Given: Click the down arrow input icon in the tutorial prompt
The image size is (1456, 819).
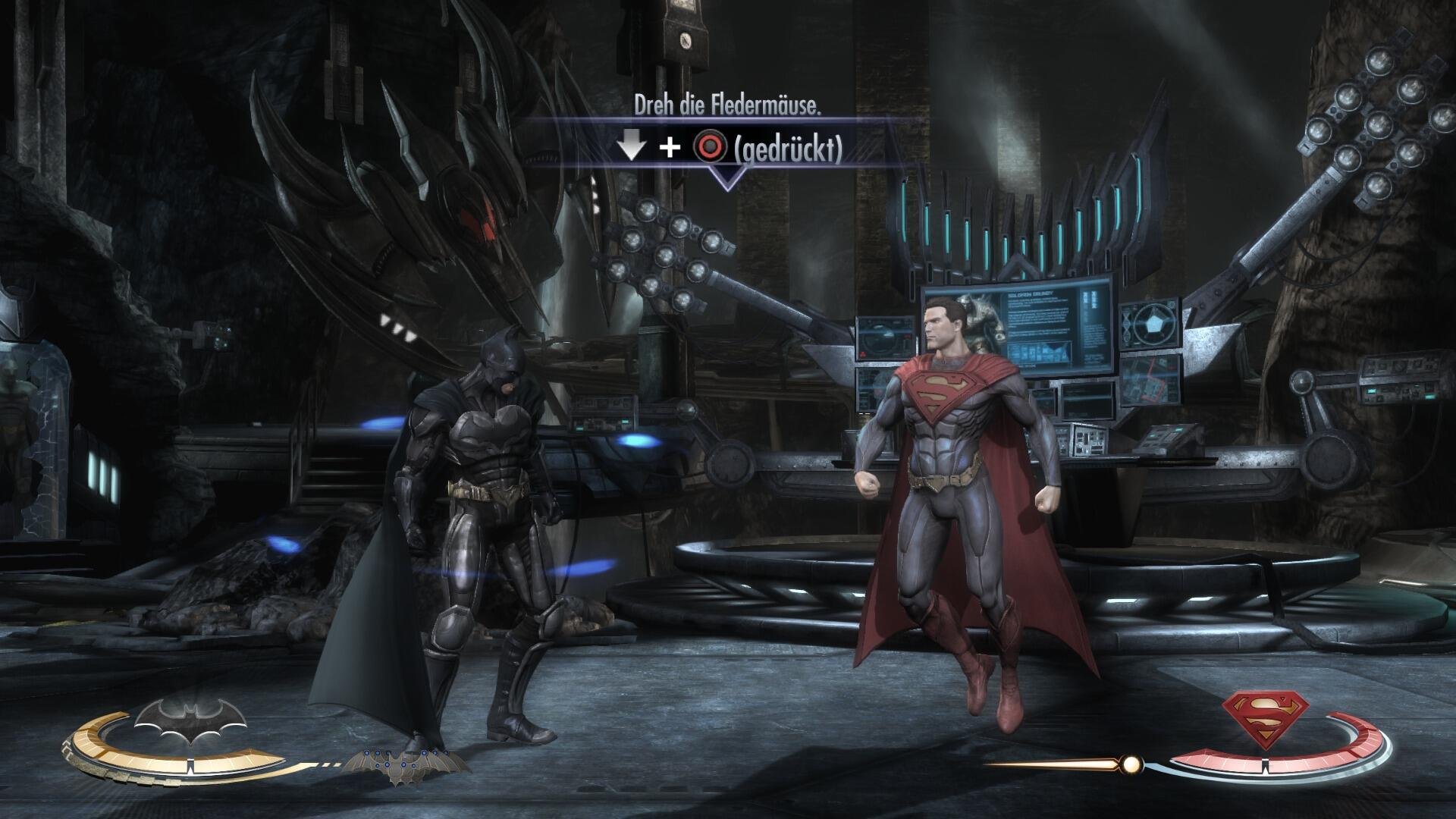Looking at the screenshot, I should coord(631,146).
